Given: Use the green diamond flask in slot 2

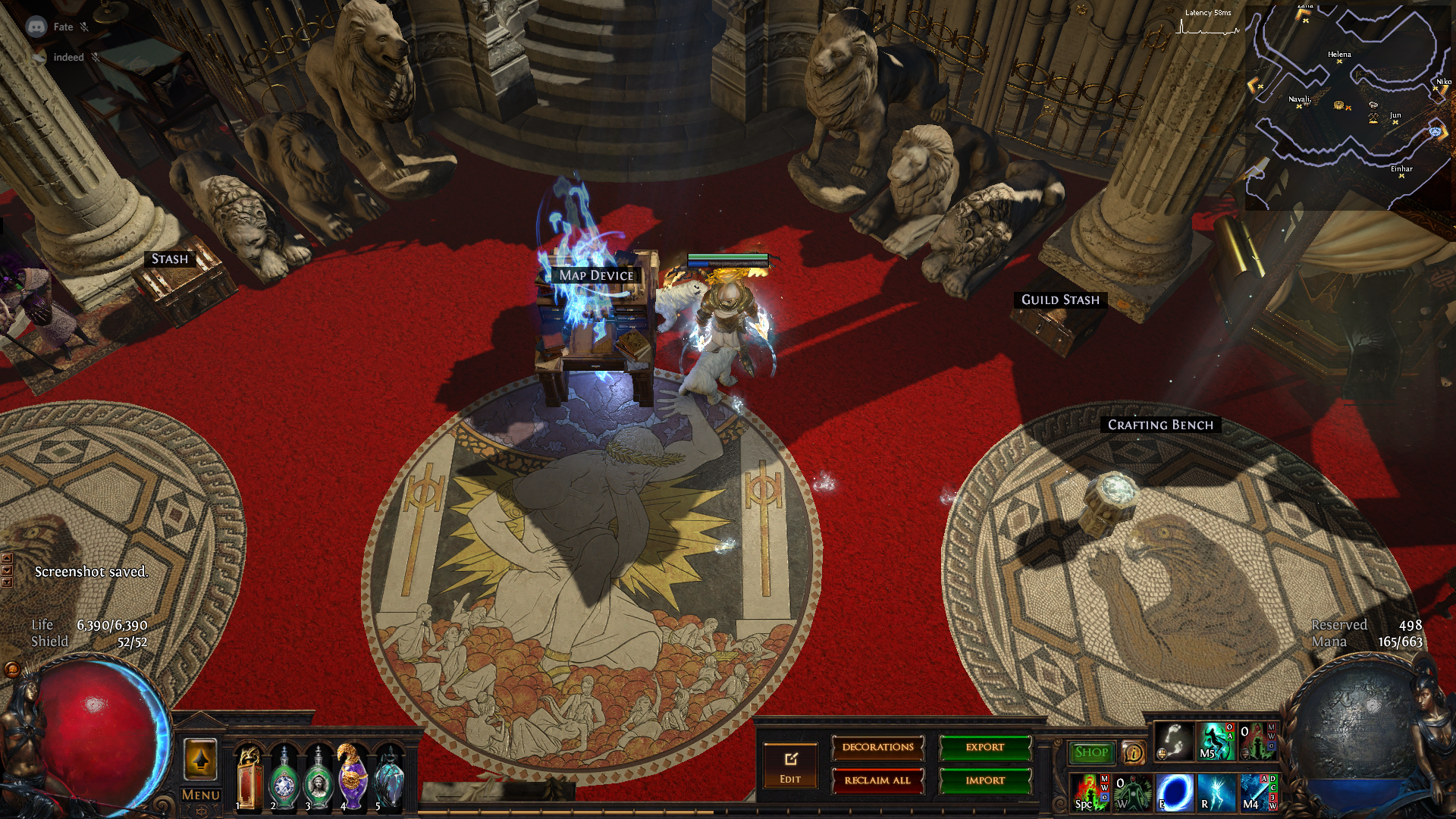Looking at the screenshot, I should click(284, 779).
